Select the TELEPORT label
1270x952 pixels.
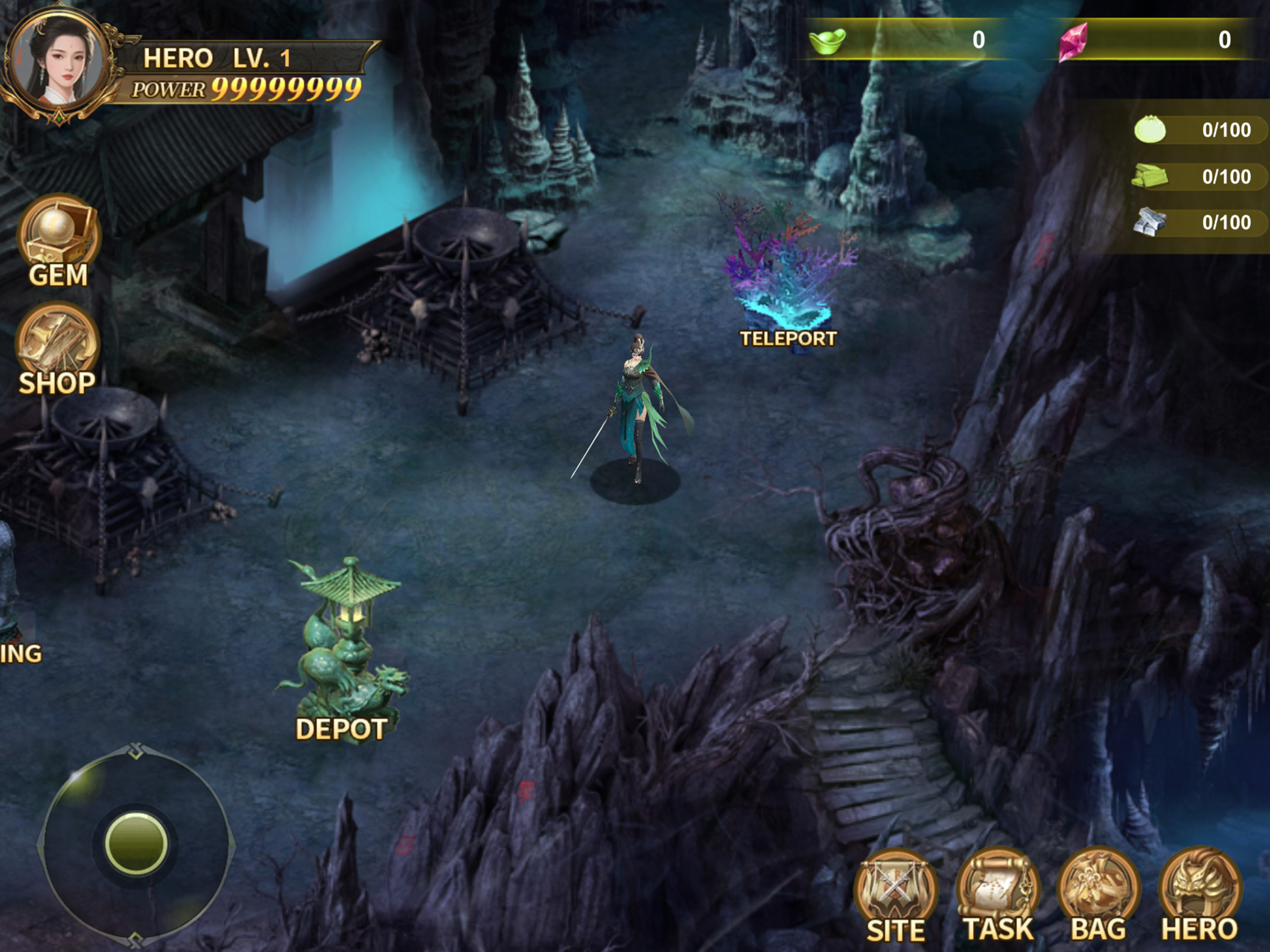(788, 339)
